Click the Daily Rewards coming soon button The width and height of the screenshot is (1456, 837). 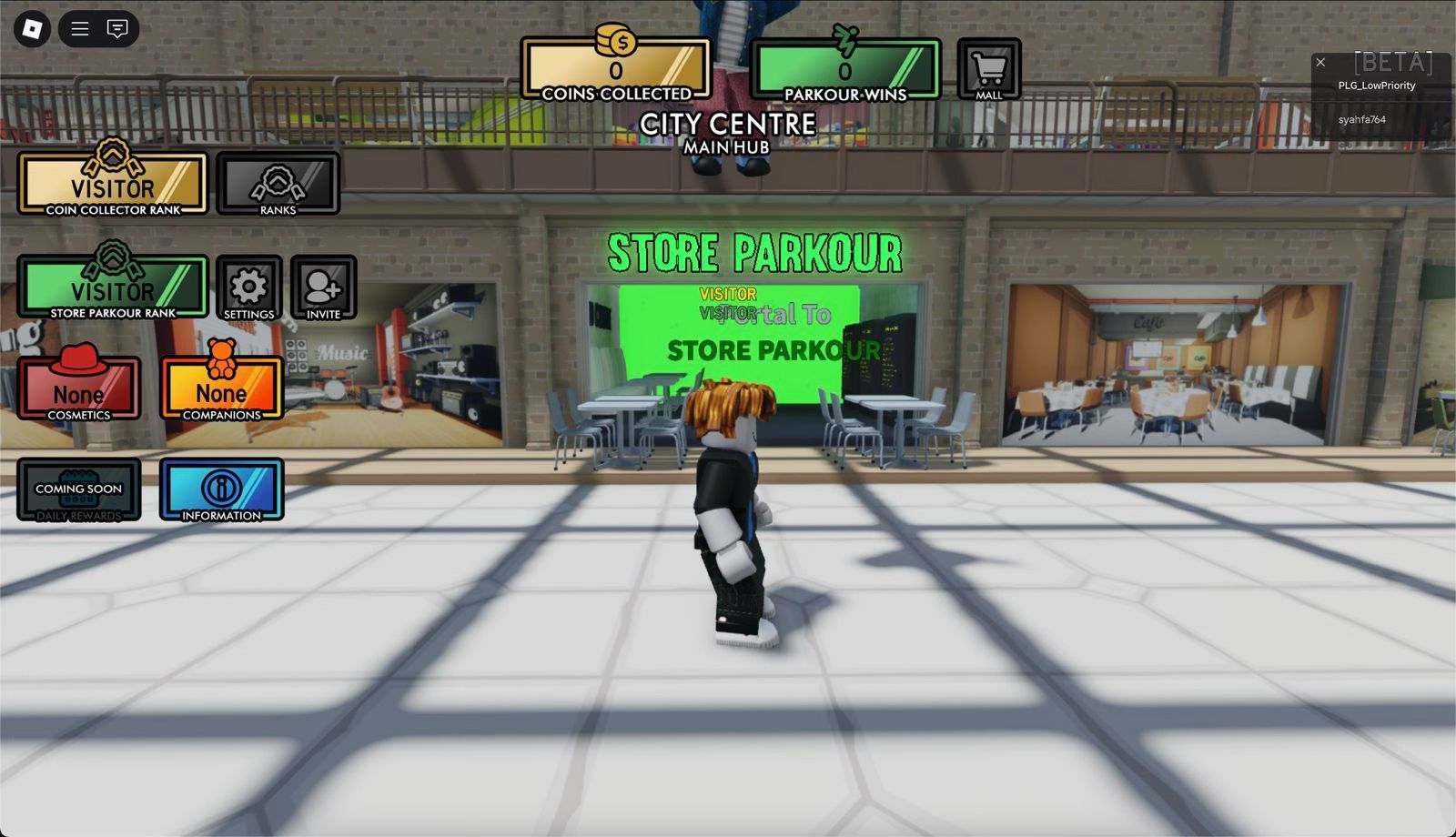pyautogui.click(x=79, y=489)
